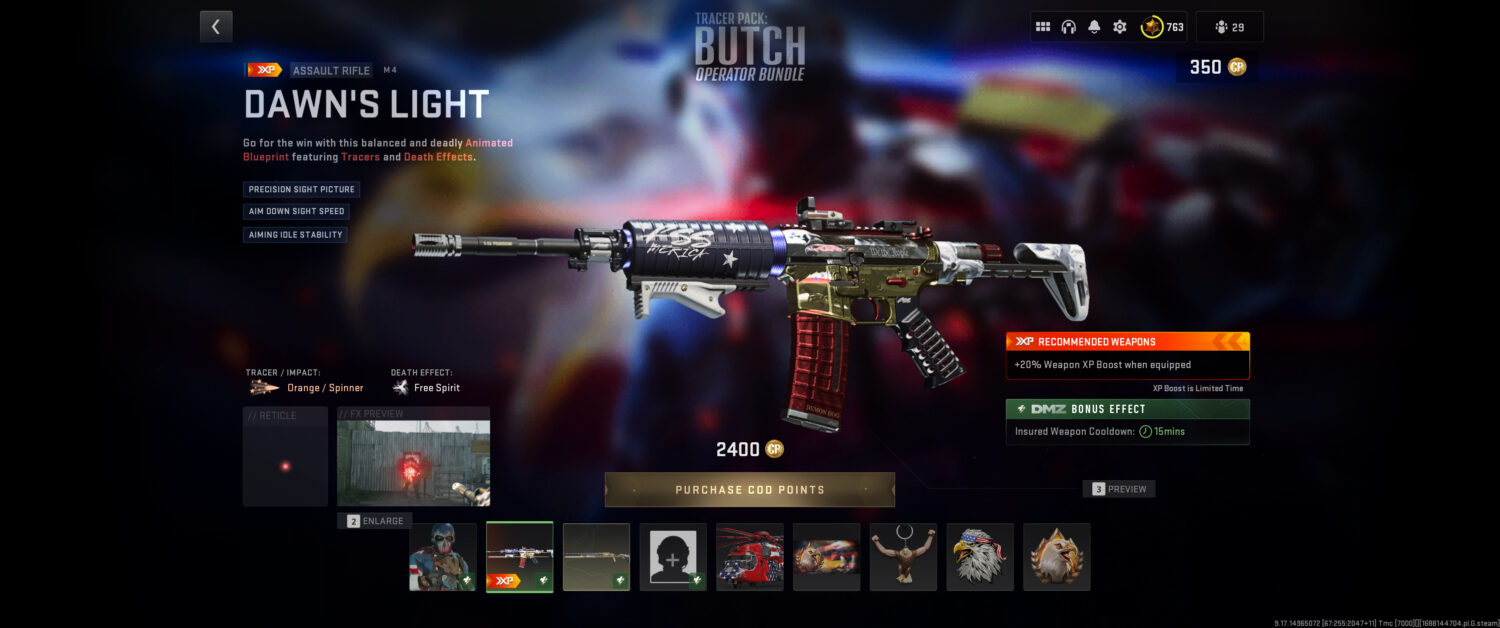The height and width of the screenshot is (628, 1500).
Task: Enlarge the FX preview video
Action: click(375, 521)
